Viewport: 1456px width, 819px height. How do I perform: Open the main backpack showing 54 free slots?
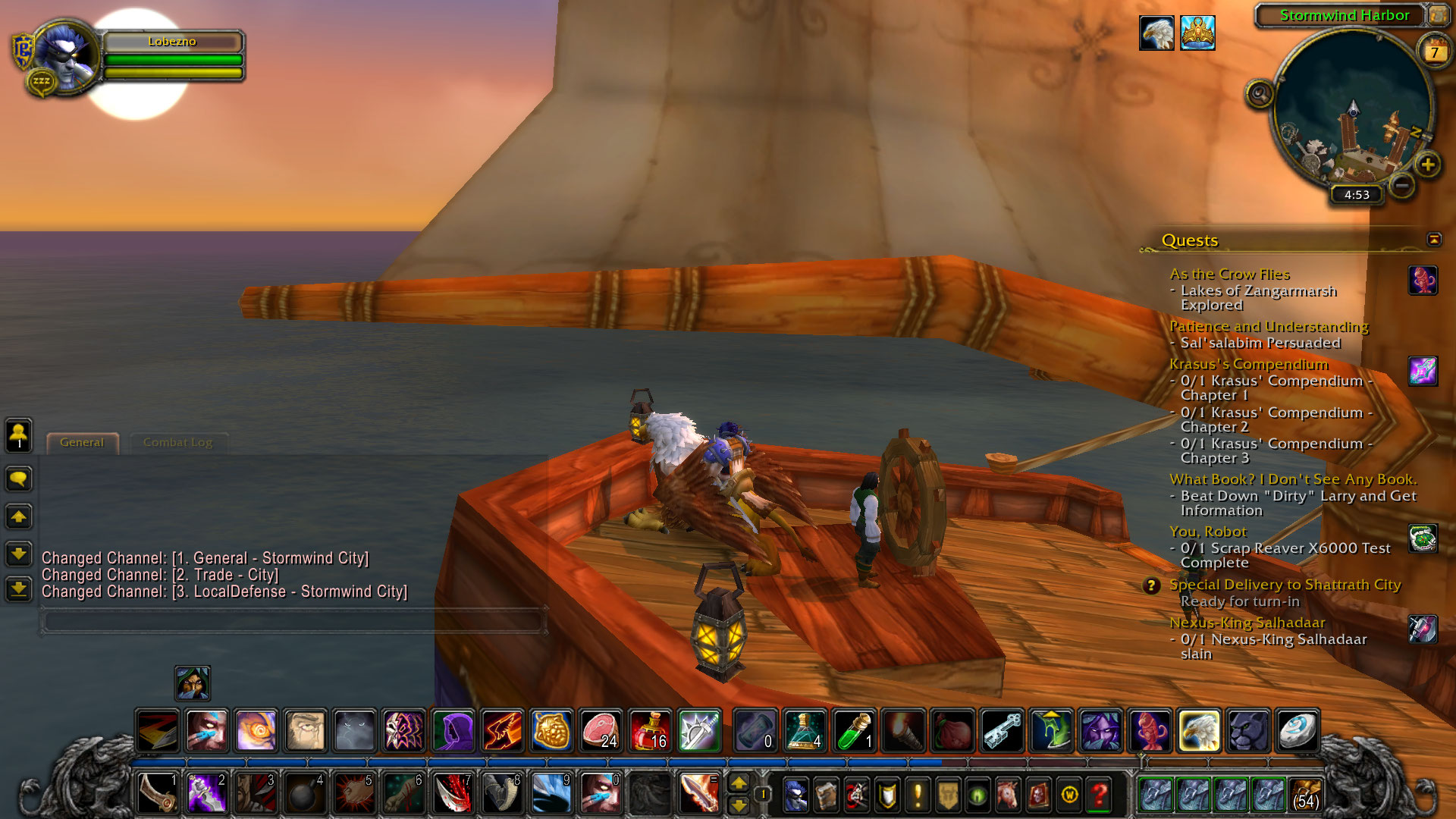pyautogui.click(x=1305, y=794)
